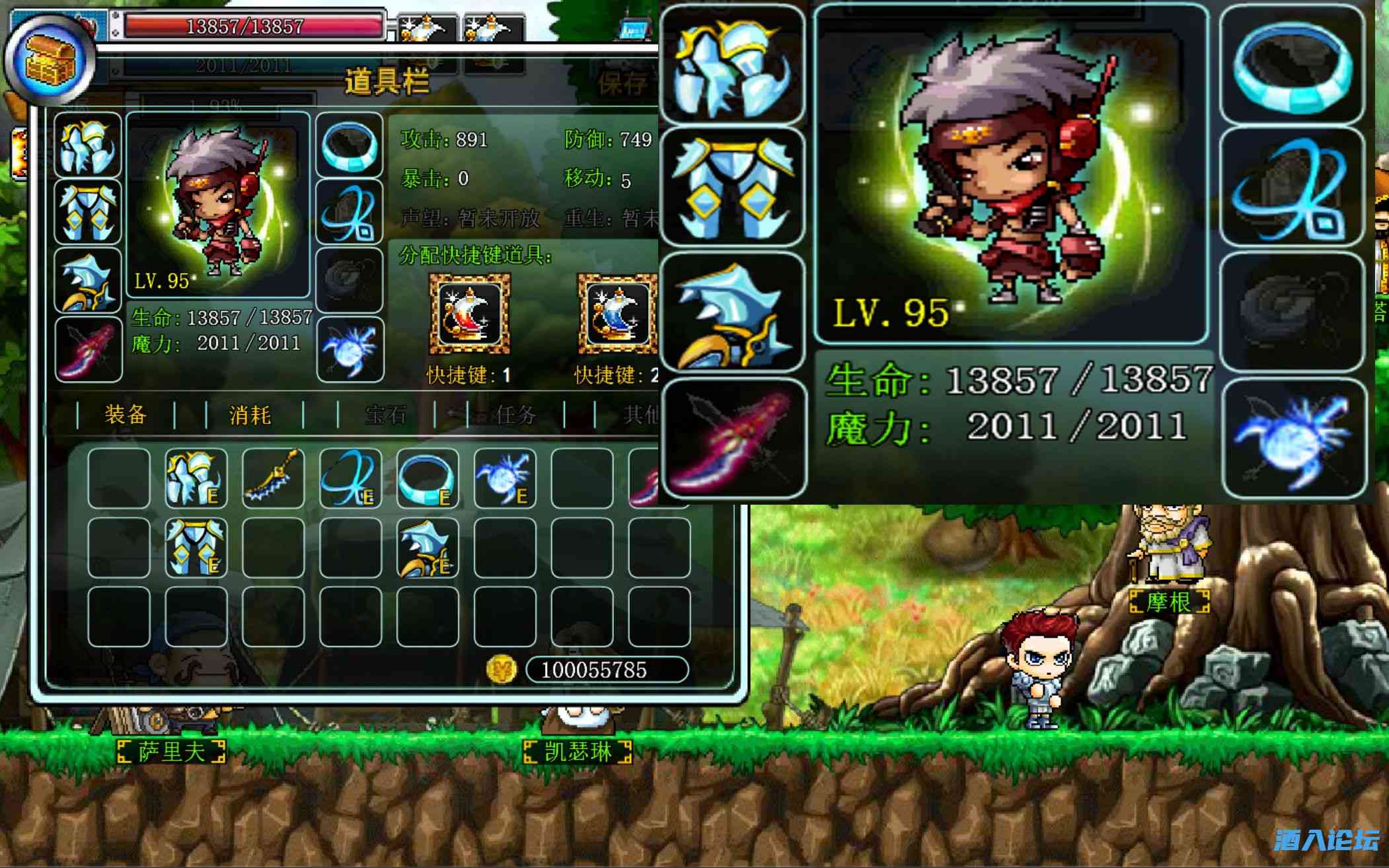Click the E-marked blue beetle charm in the bag grid
1389x868 pixels.
tap(505, 478)
